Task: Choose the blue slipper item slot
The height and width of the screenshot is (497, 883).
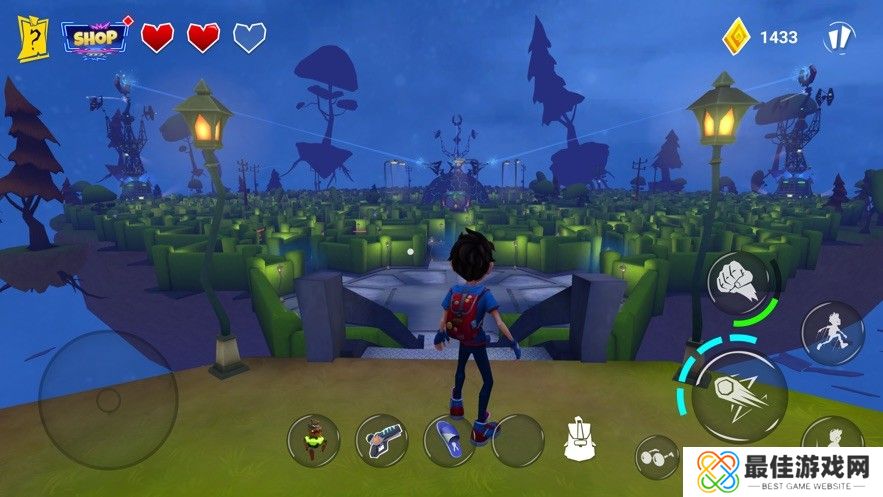Action: pos(449,440)
